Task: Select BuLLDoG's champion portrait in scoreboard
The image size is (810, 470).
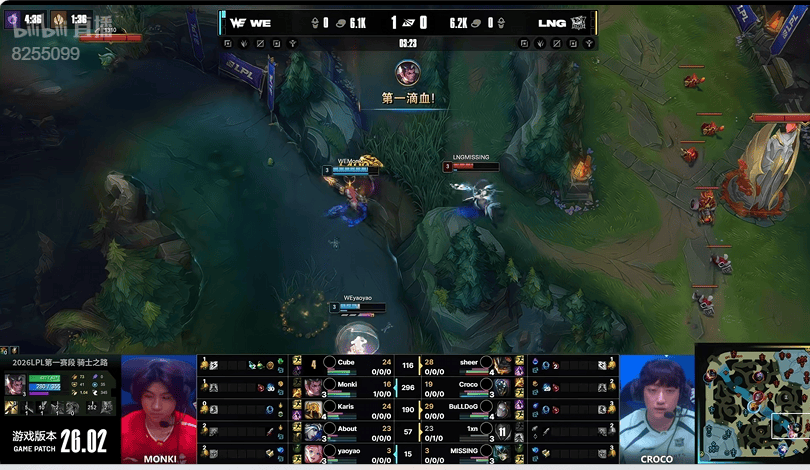Action: click(502, 410)
